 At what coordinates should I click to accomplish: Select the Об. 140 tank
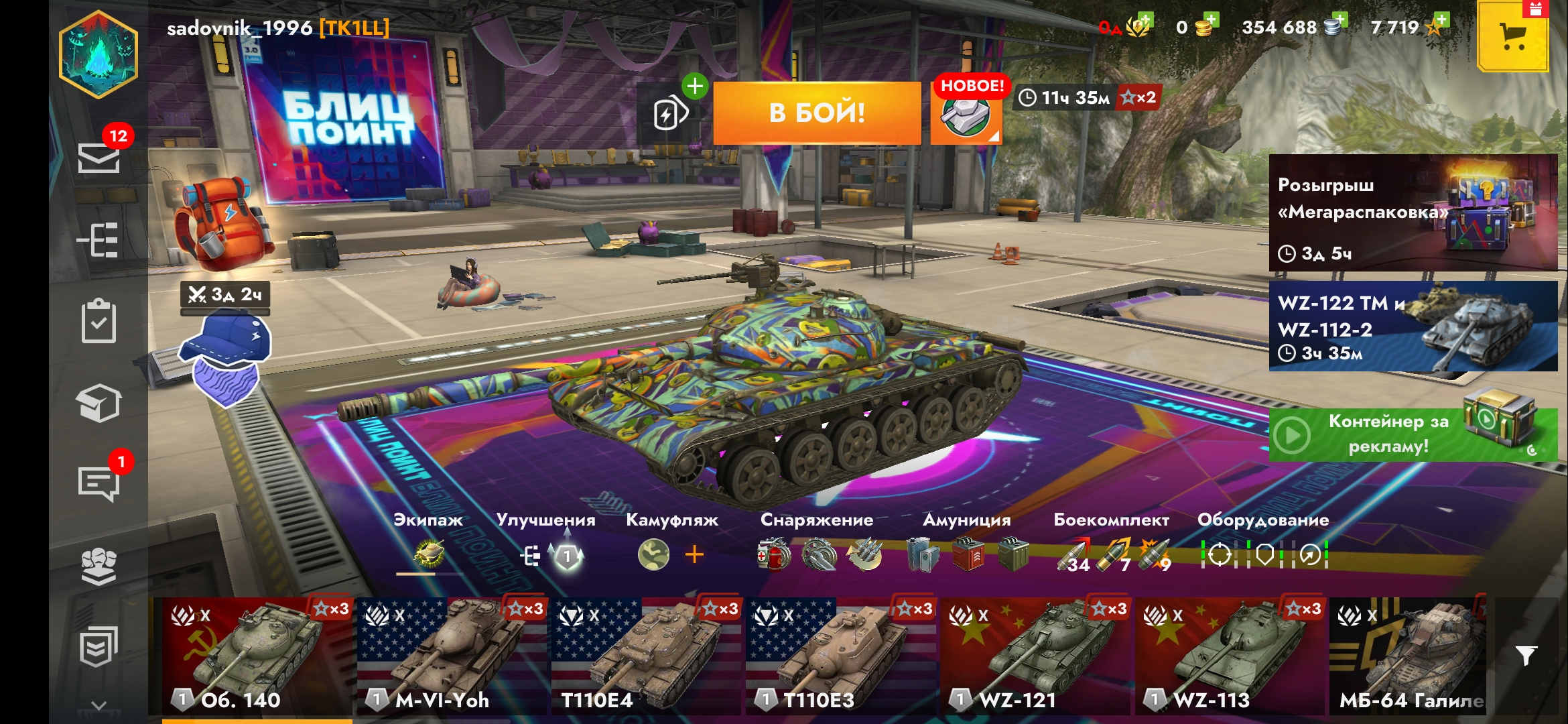point(257,656)
